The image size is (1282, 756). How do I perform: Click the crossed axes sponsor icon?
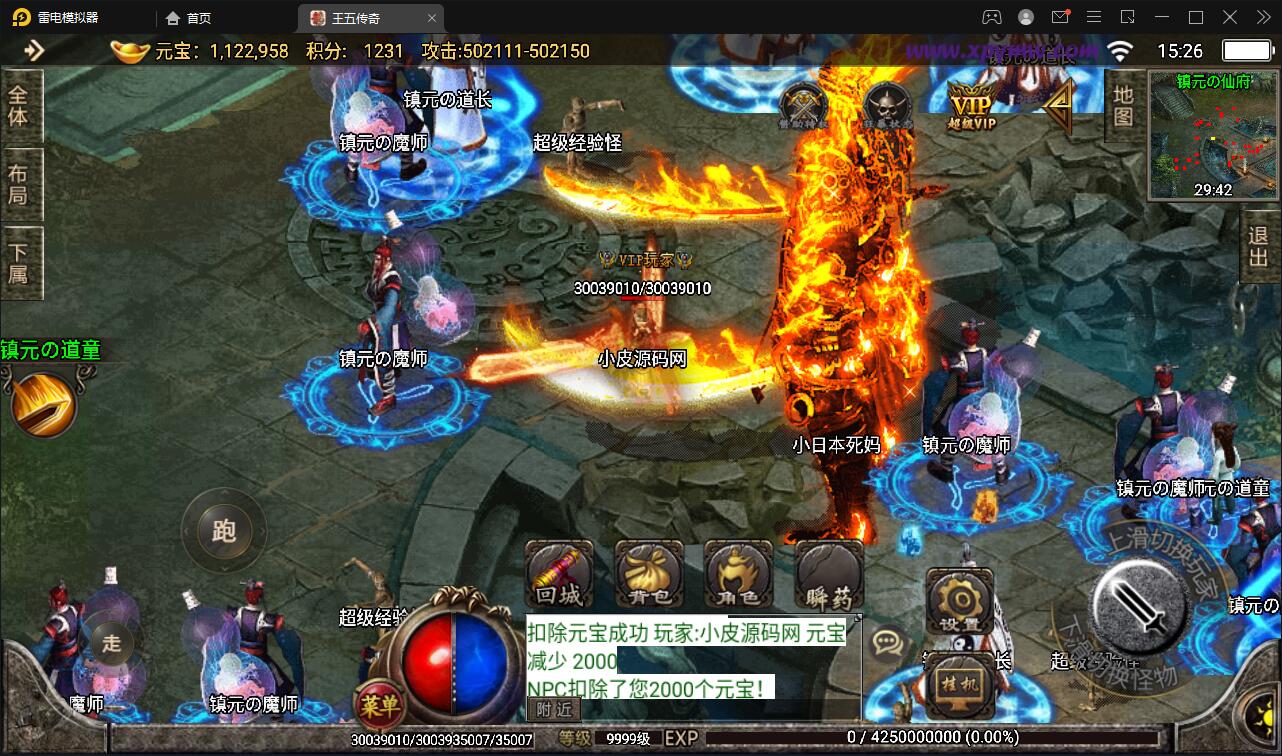[803, 105]
